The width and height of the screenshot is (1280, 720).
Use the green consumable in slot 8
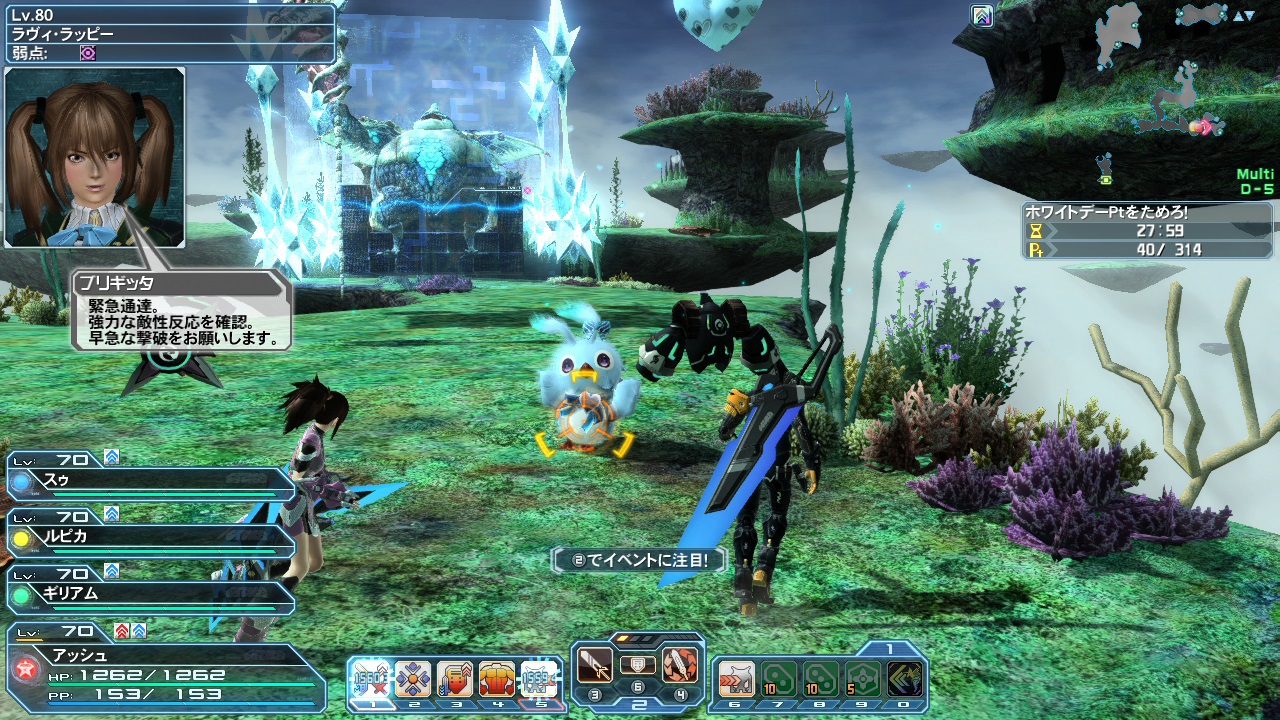821,679
